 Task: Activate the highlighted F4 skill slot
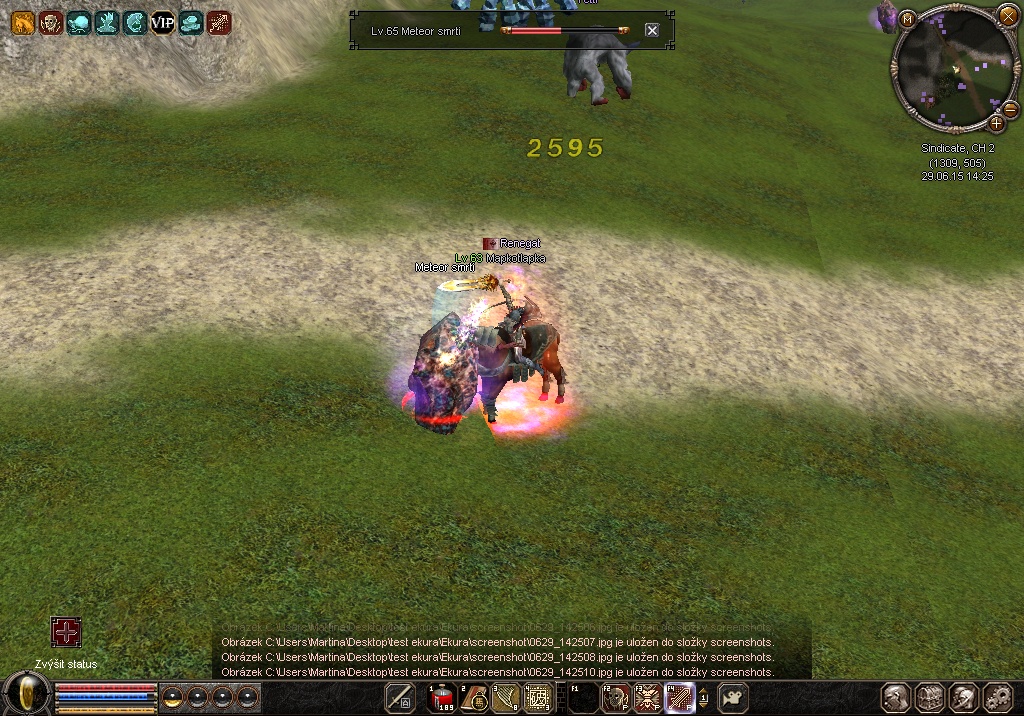680,698
